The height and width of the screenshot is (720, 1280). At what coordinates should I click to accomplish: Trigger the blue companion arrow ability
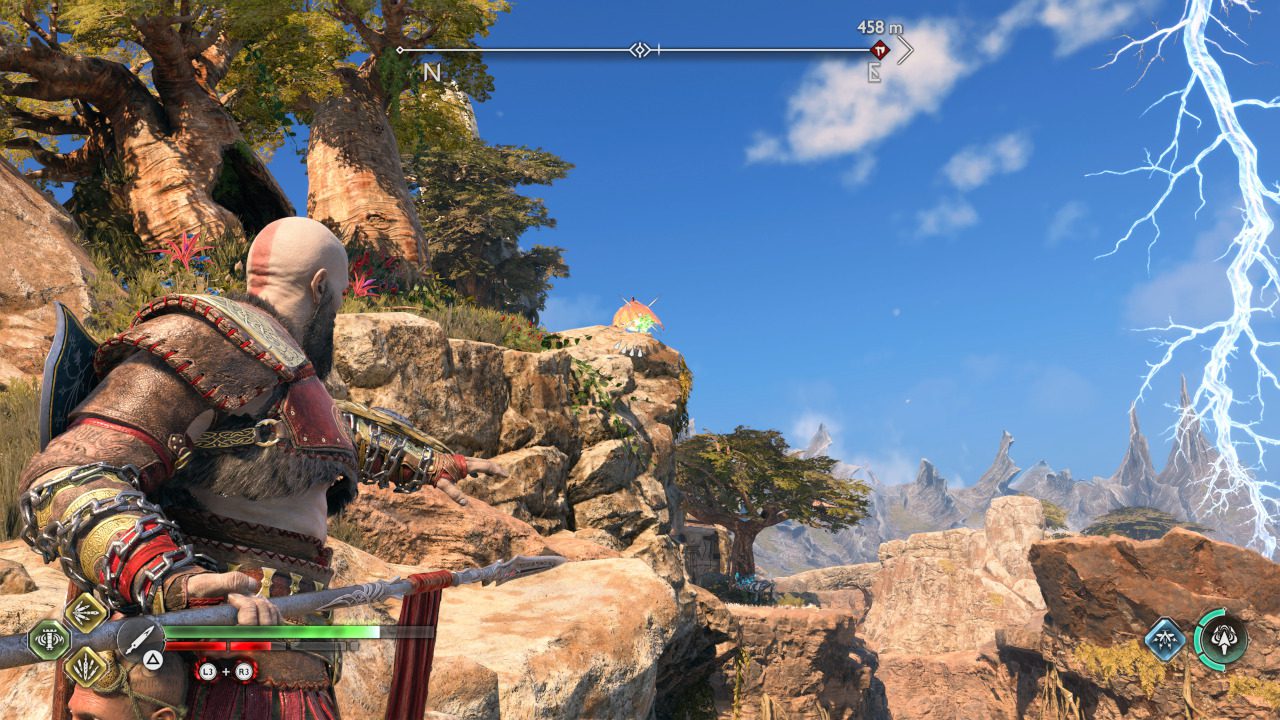pos(1165,638)
